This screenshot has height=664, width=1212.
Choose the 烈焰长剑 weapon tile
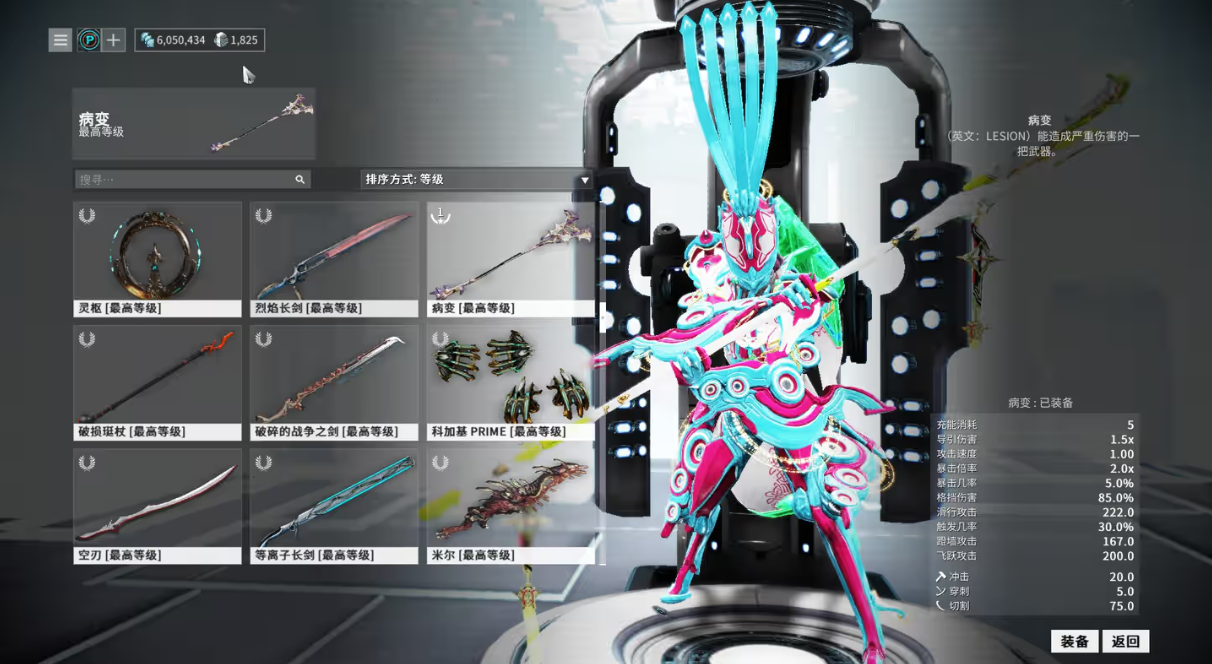(334, 259)
